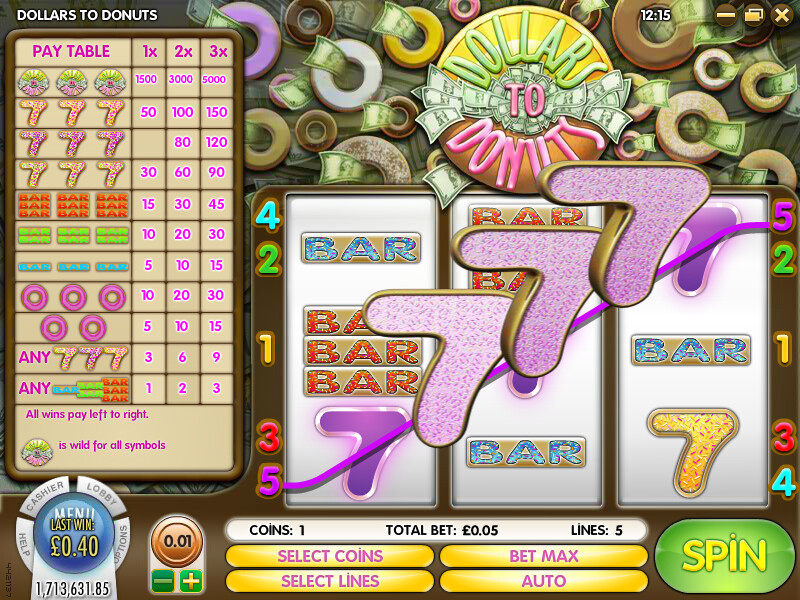The image size is (800, 600).
Task: Click the 0.01 copper coin chip
Action: tap(176, 541)
